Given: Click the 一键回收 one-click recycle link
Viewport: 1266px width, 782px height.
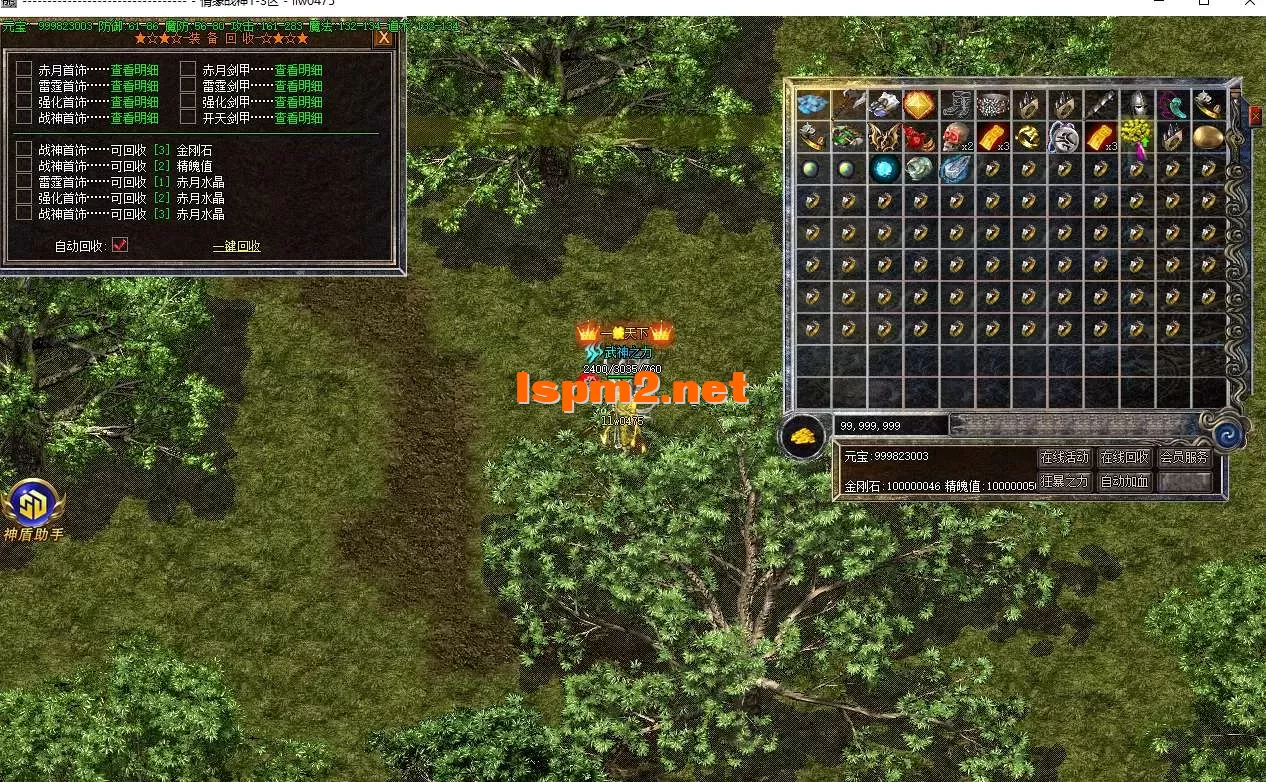Looking at the screenshot, I should tap(237, 246).
